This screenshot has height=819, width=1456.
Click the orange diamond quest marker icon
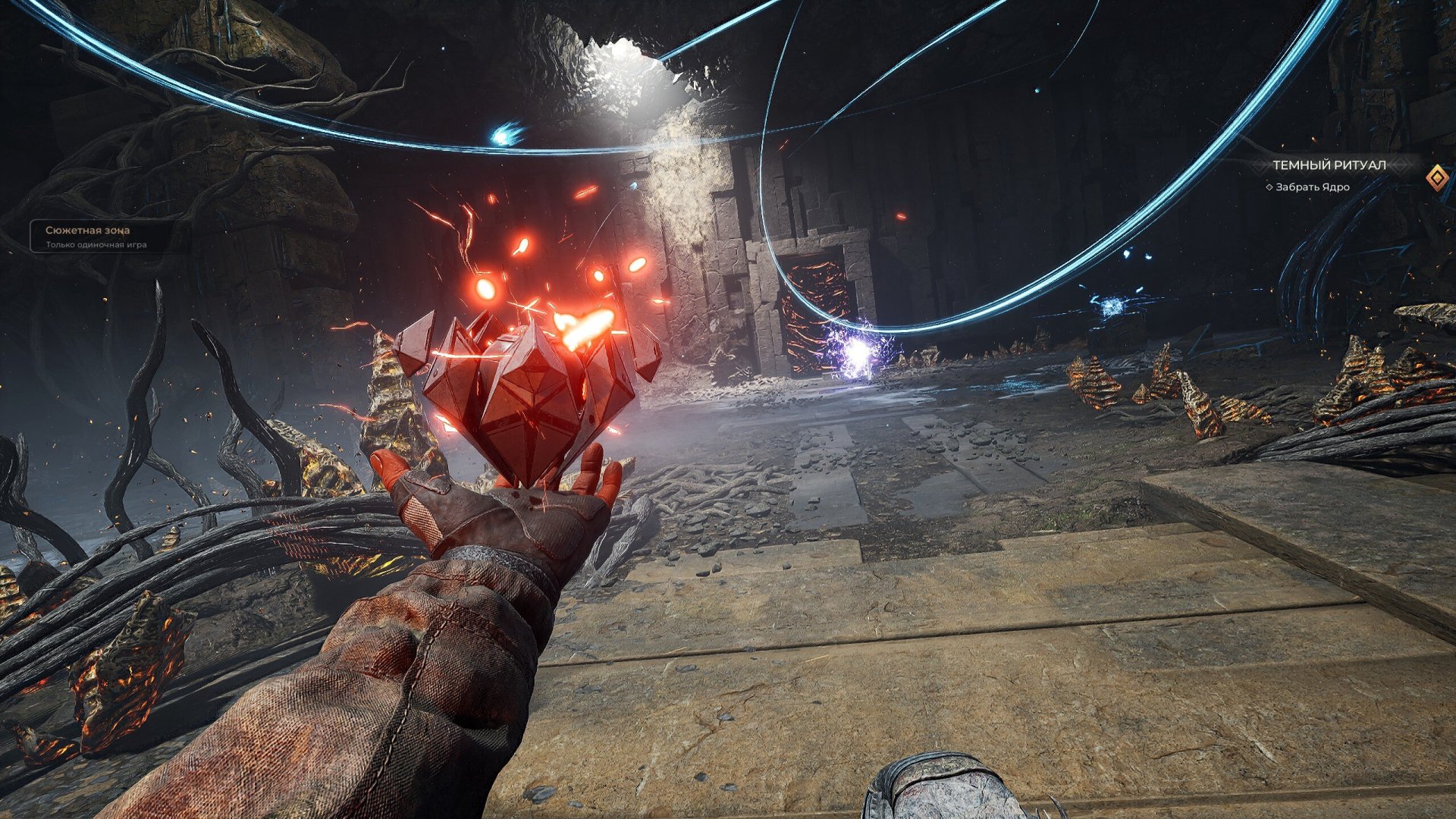[x=1436, y=178]
